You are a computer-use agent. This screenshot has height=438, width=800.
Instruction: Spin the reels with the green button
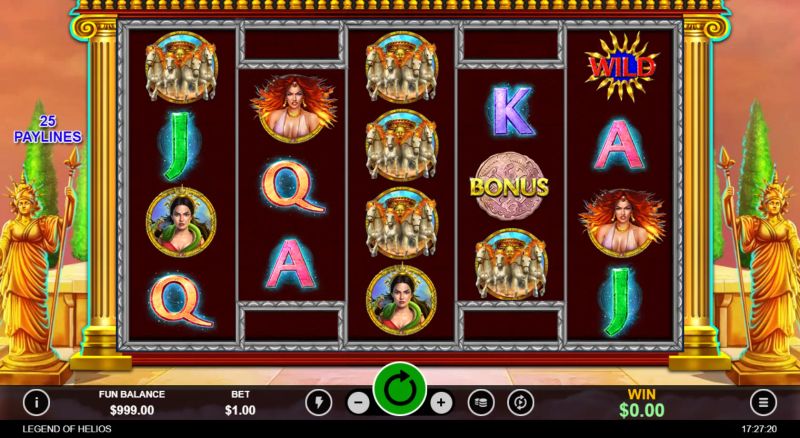[x=400, y=389]
